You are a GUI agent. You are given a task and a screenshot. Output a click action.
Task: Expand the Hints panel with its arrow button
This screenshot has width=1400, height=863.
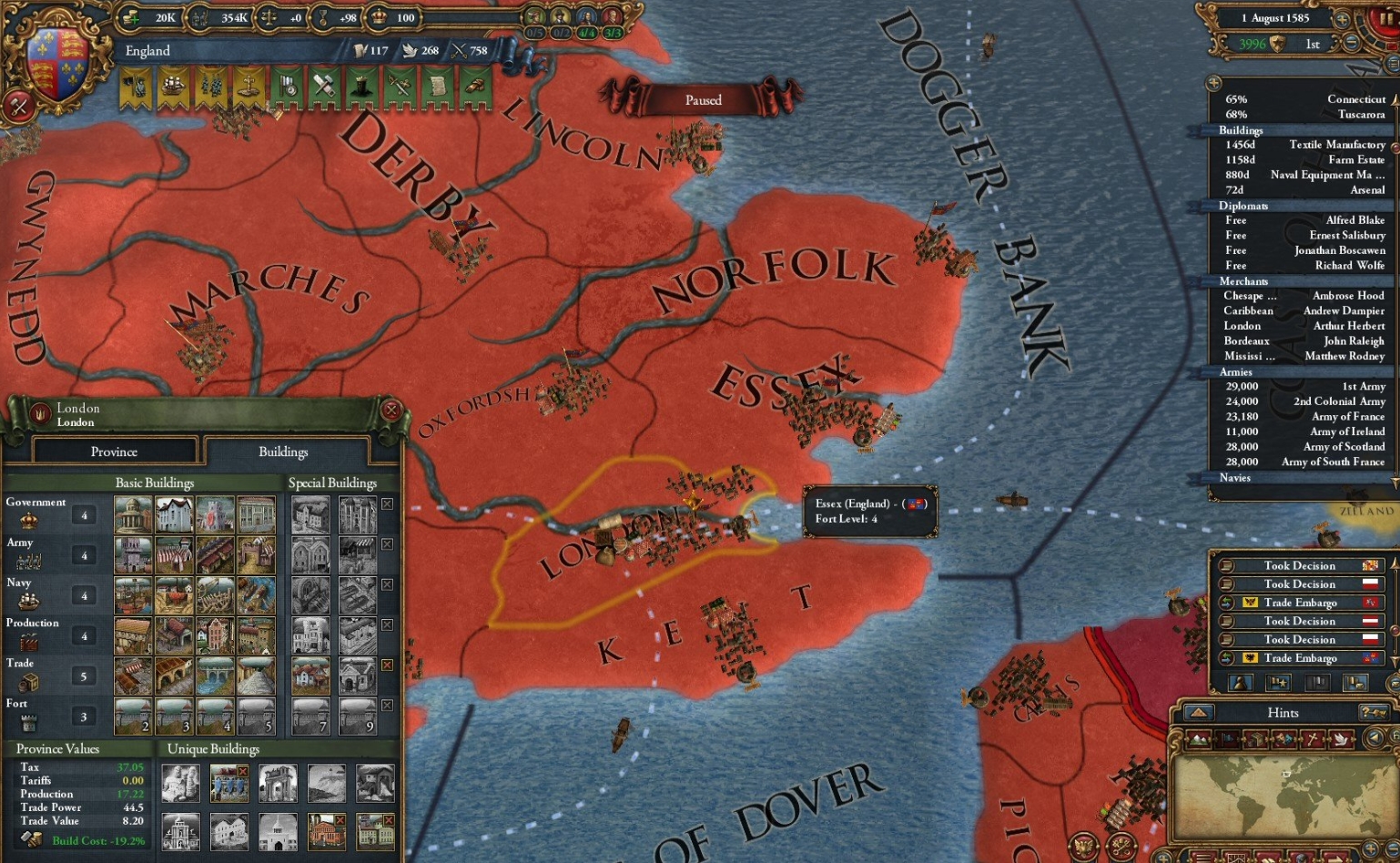1198,714
